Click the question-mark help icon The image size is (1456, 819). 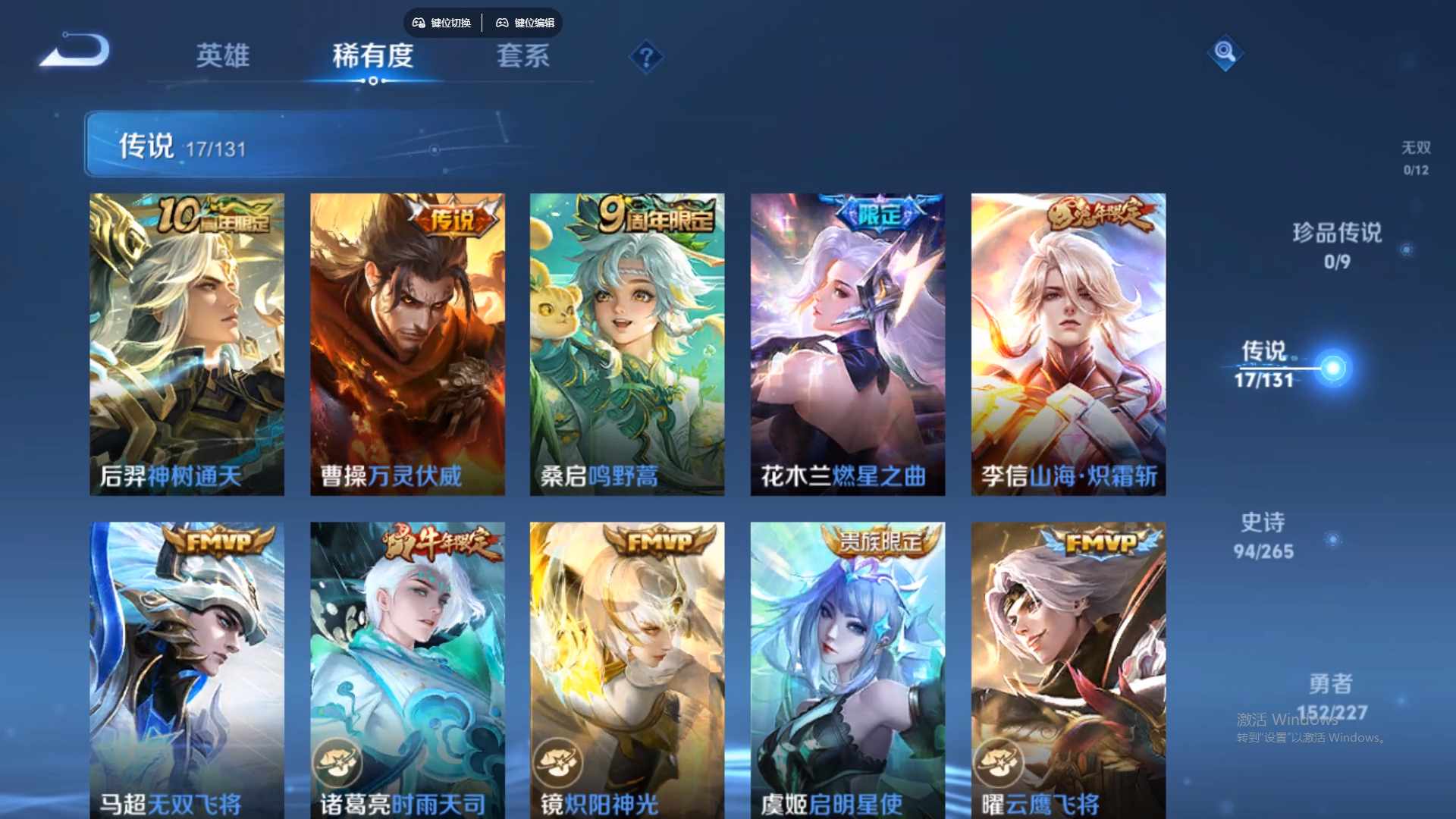pyautogui.click(x=645, y=57)
